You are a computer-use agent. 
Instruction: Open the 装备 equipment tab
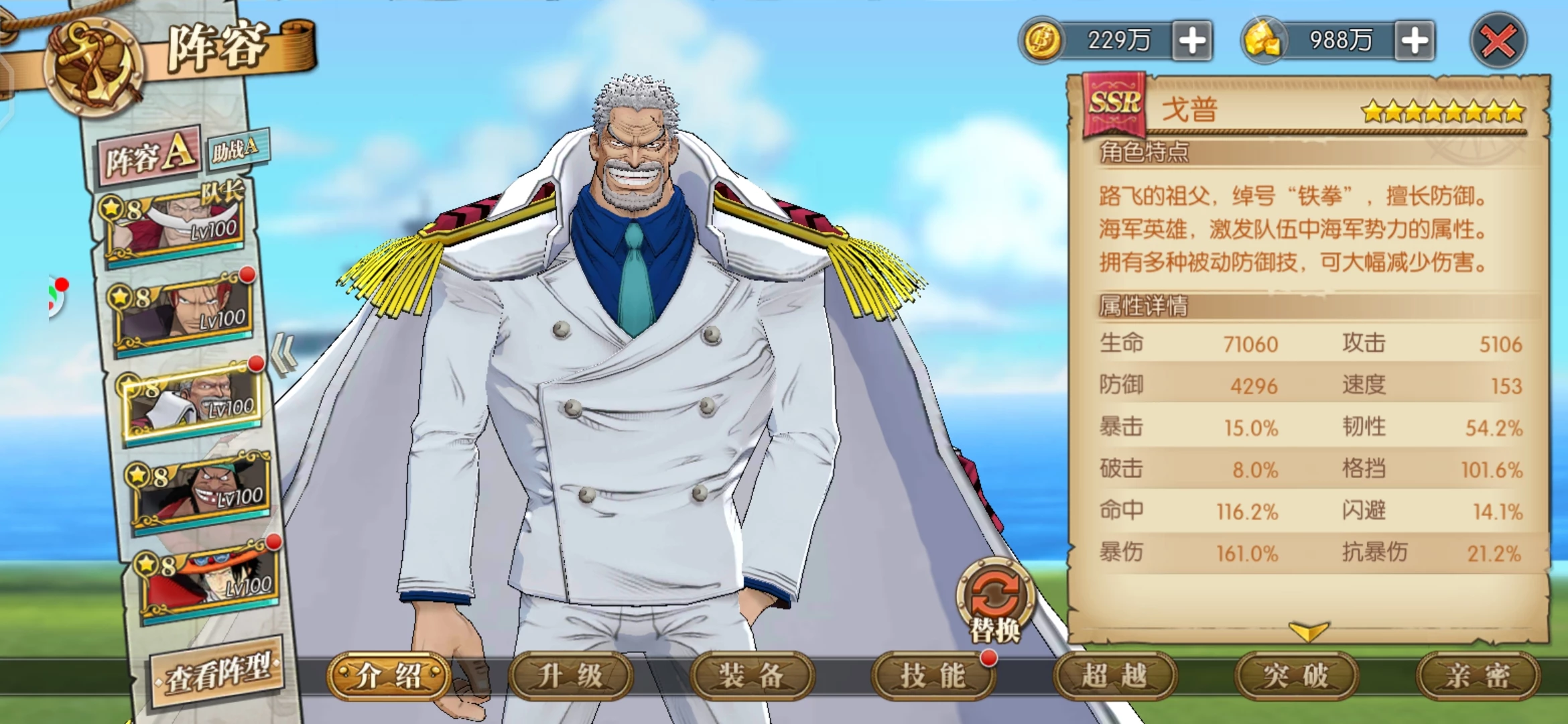pos(752,676)
